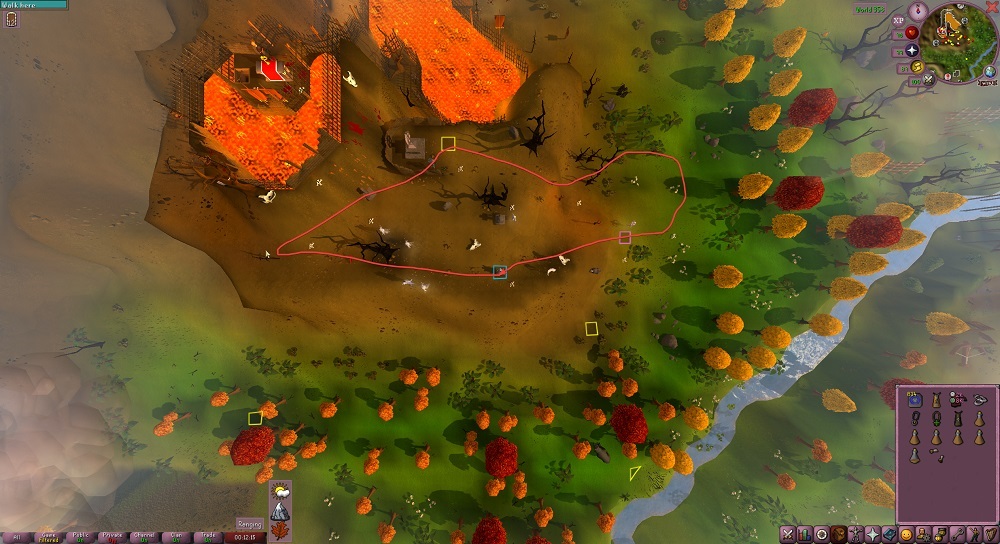Select the Trade chat tab
Image resolution: width=1000 pixels, height=544 pixels.
(x=209, y=536)
